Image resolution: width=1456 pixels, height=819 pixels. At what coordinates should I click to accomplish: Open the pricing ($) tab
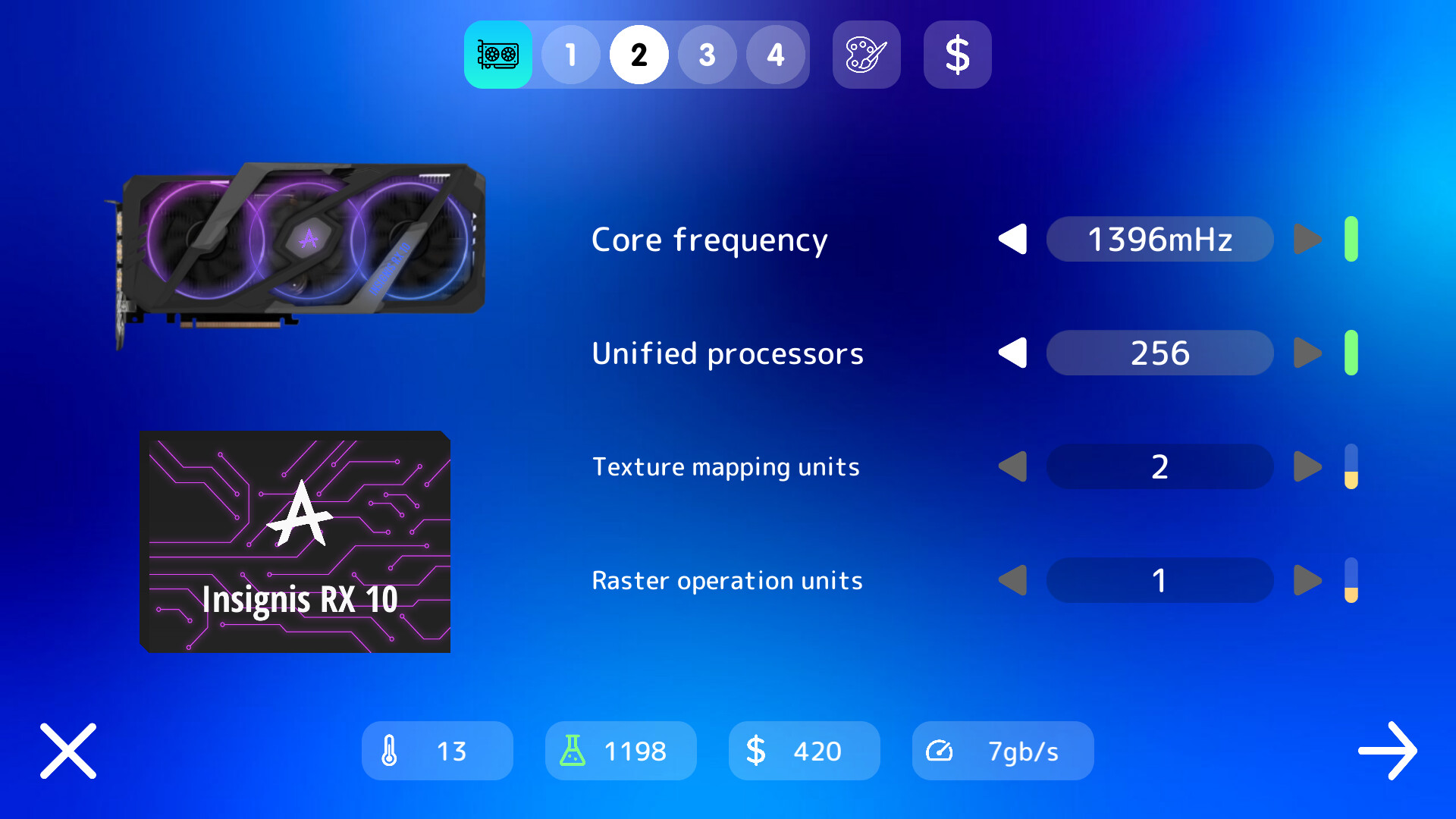tap(957, 55)
